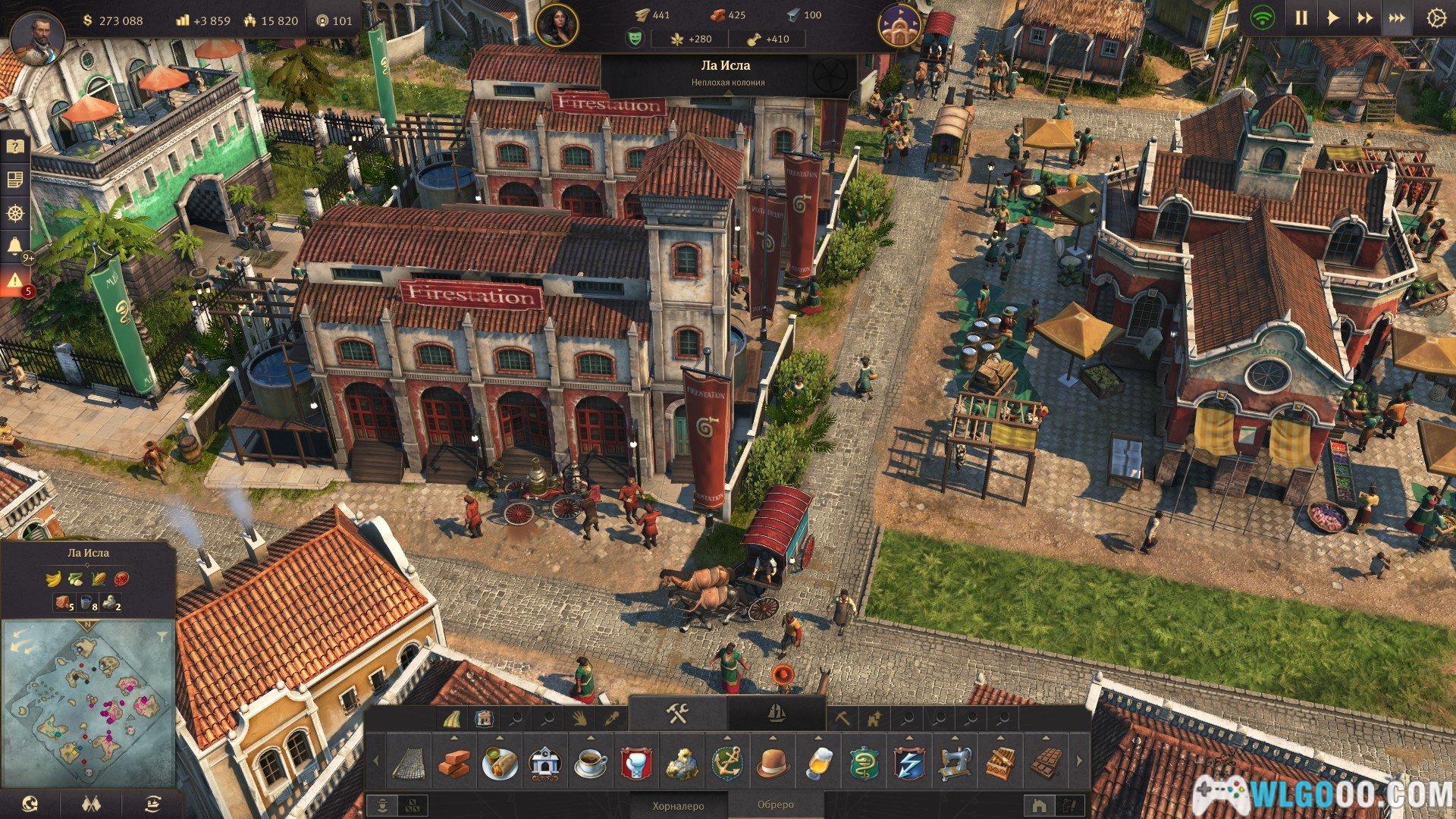Open the purple palace building medallion
Image resolution: width=1456 pixels, height=819 pixels.
(x=900, y=25)
